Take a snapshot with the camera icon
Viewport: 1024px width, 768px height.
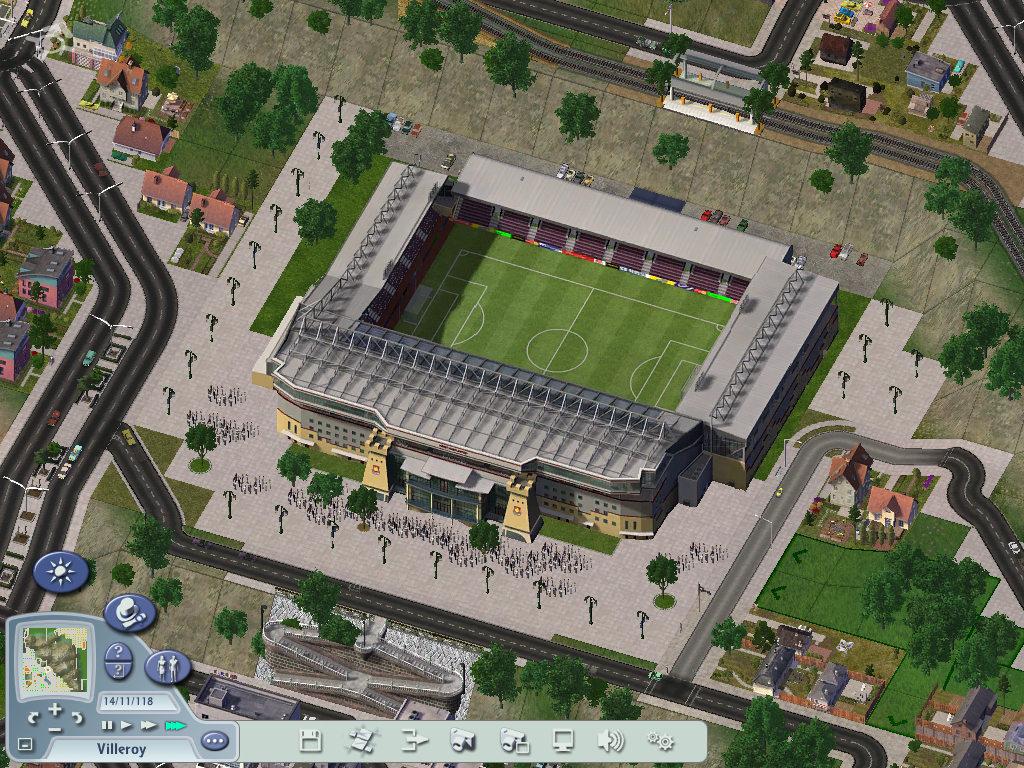[462, 741]
